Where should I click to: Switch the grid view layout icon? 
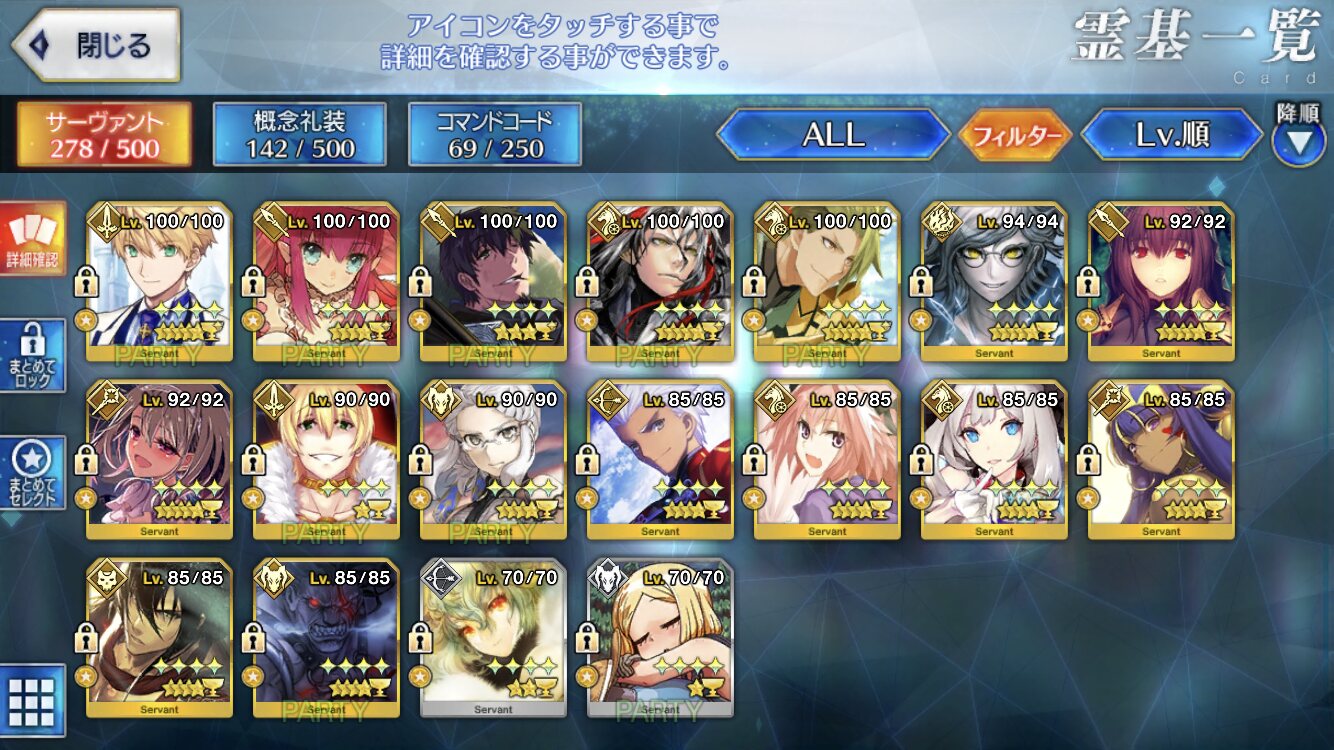point(32,699)
